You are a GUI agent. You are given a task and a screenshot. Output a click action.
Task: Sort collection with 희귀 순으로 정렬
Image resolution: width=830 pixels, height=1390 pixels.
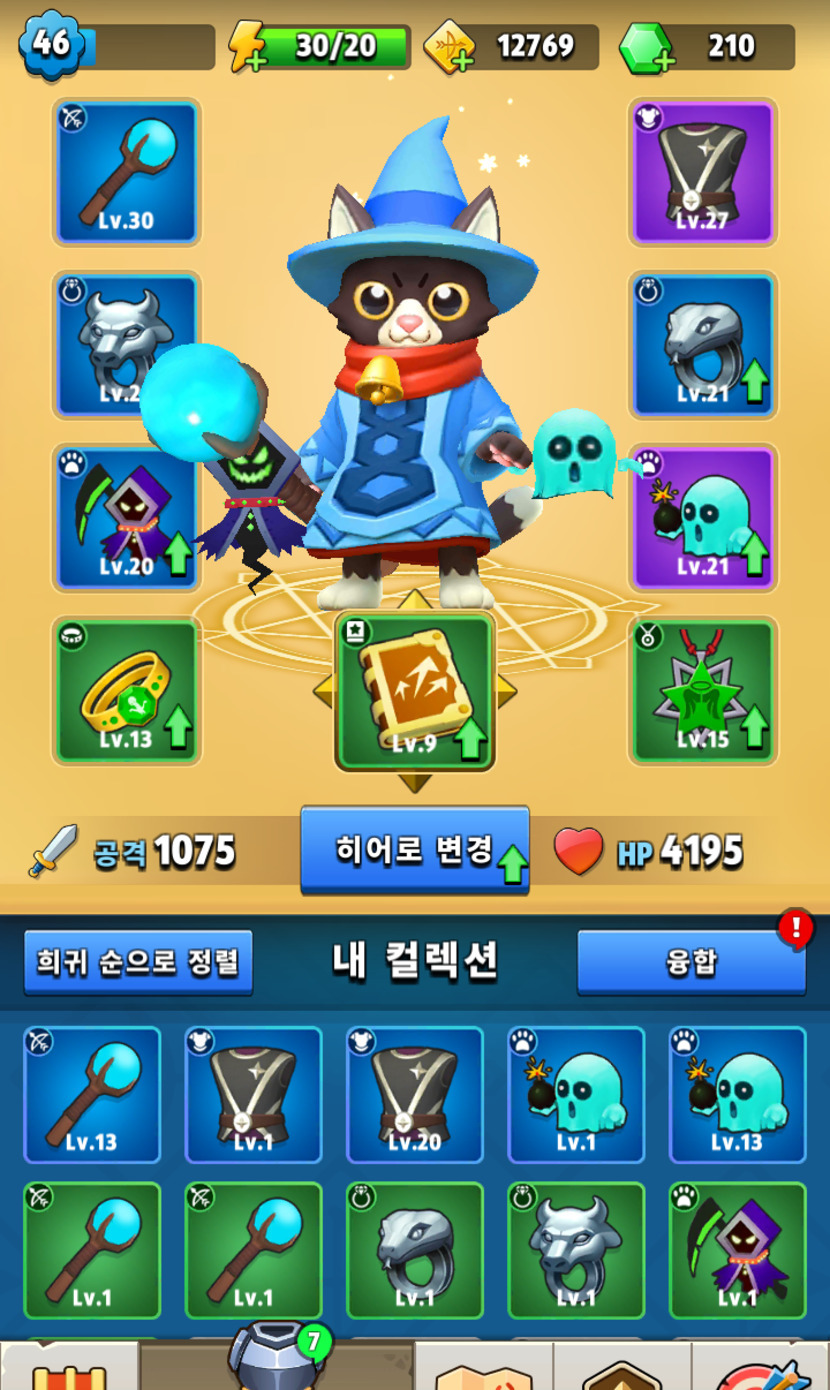pyautogui.click(x=138, y=962)
